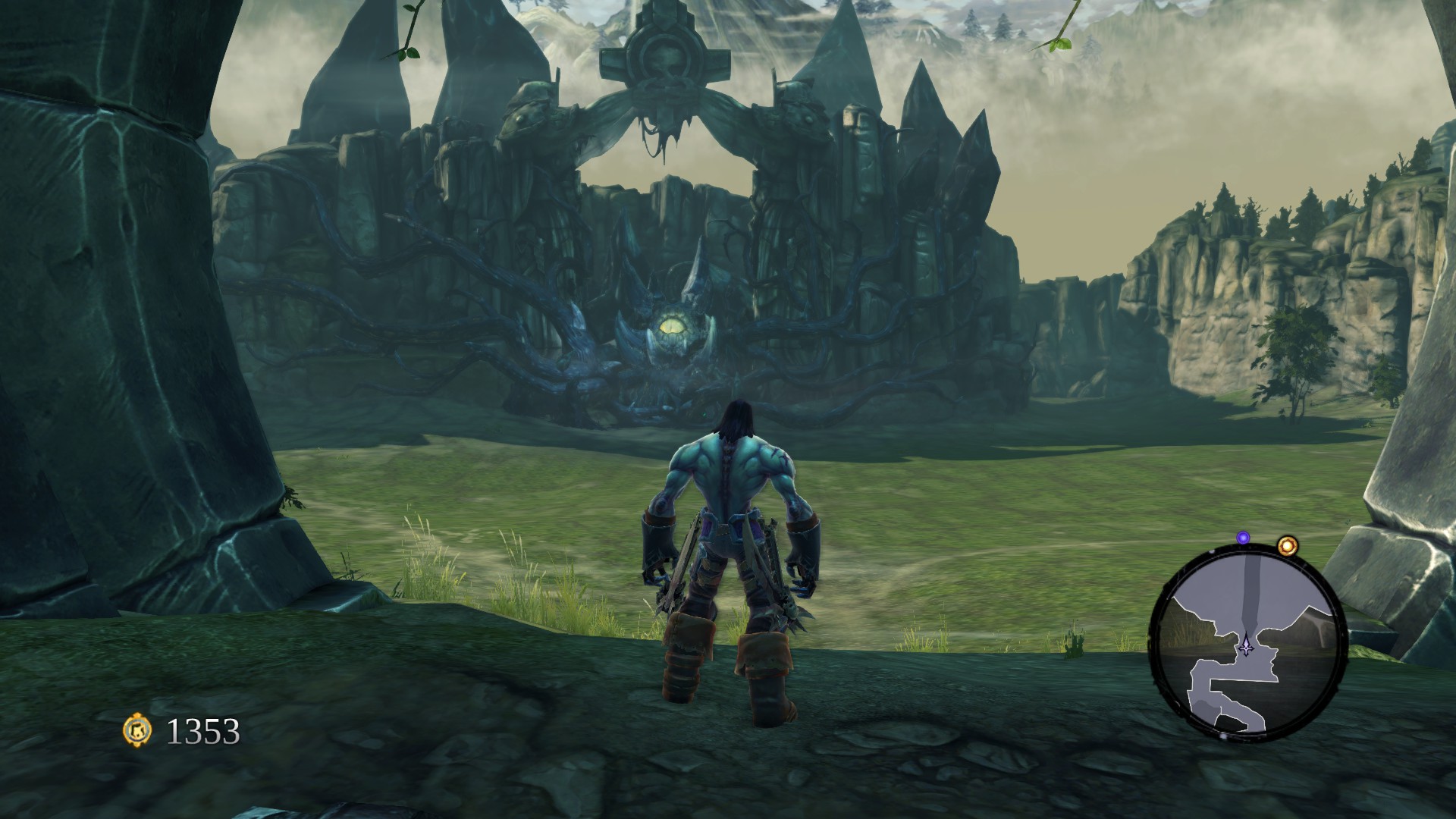1456x819 pixels.
Task: Select the purple orb marker above the minimap
Action: coord(1243,538)
